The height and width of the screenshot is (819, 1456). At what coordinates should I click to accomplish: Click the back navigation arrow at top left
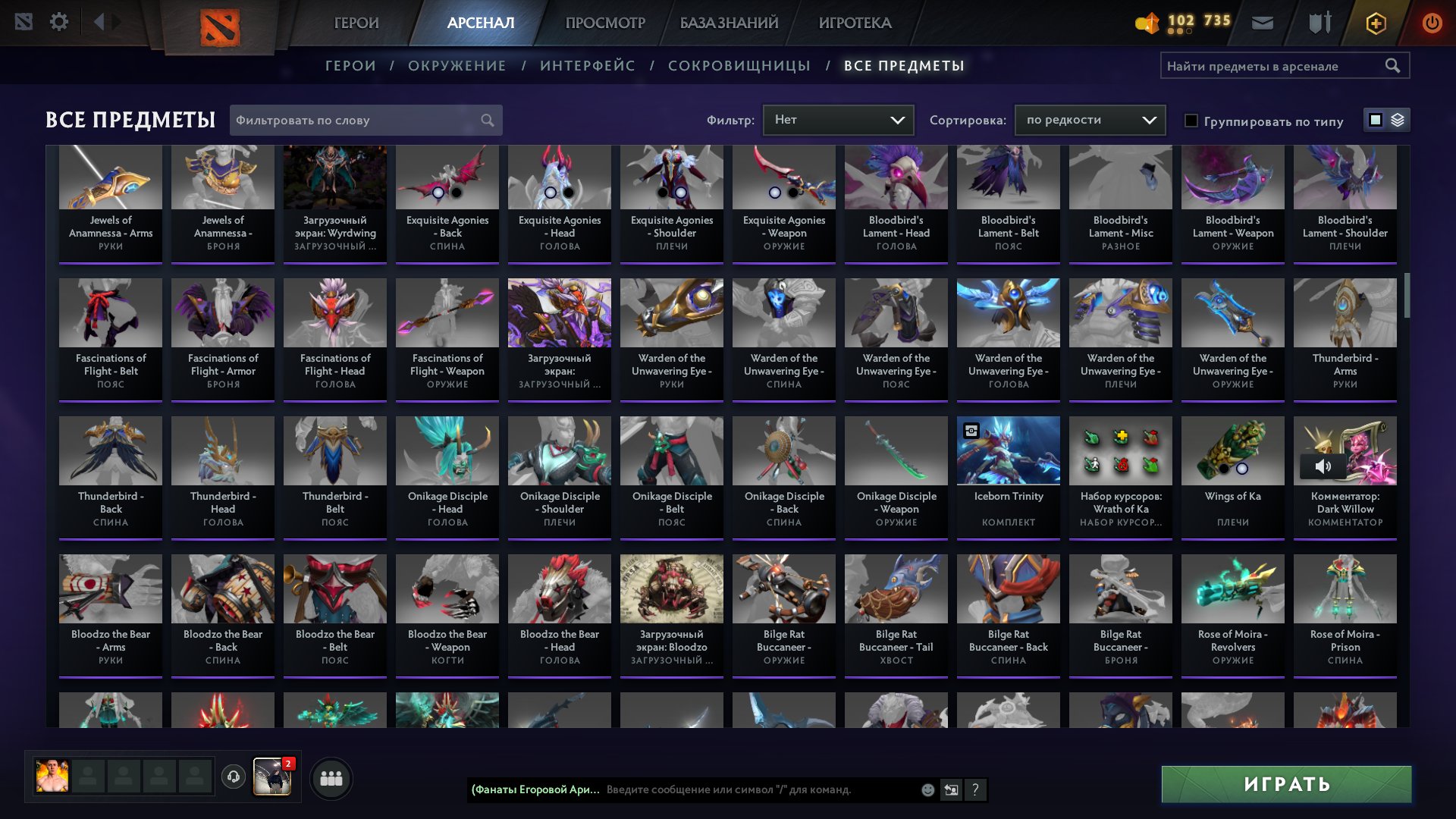(x=99, y=21)
